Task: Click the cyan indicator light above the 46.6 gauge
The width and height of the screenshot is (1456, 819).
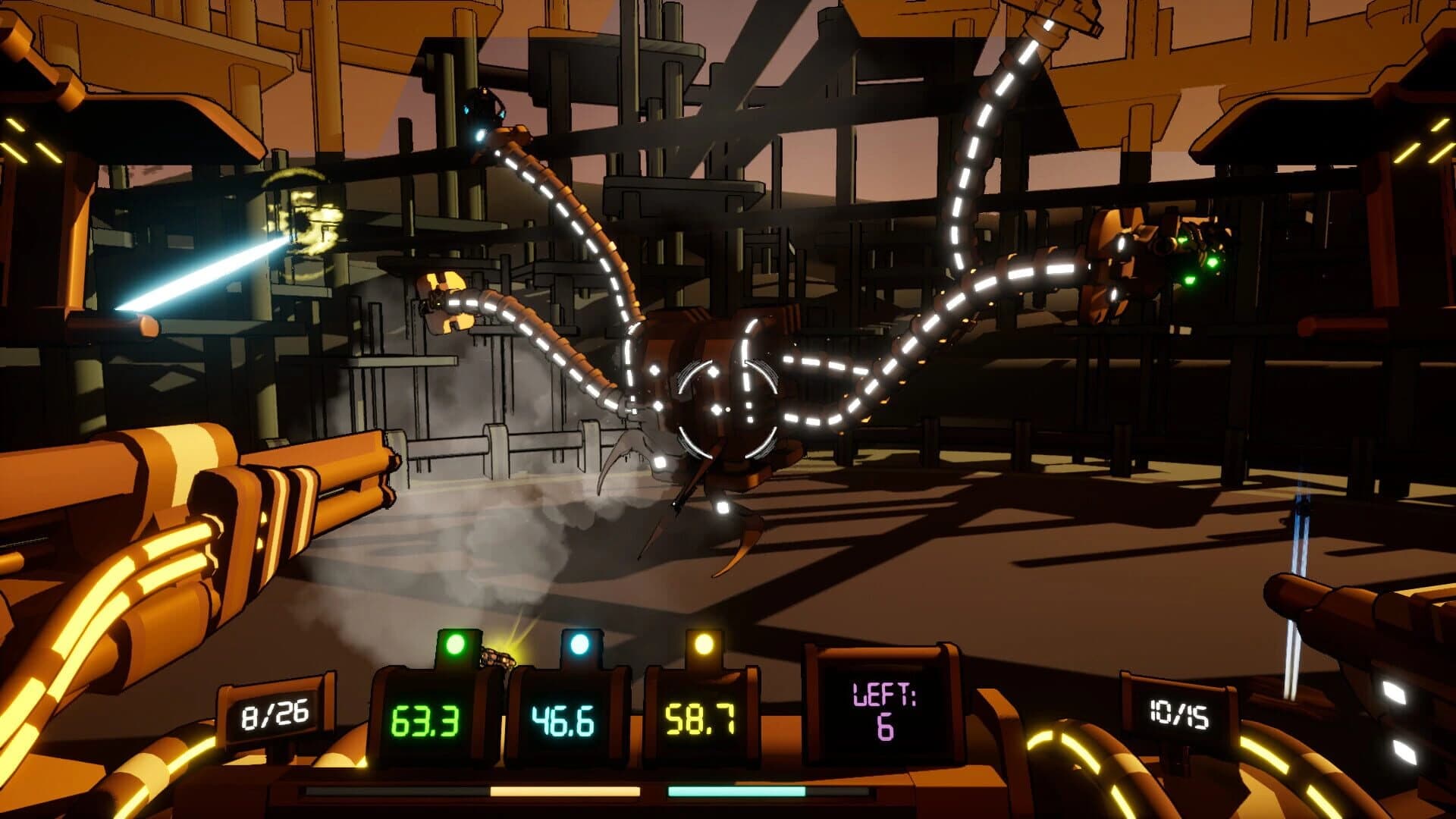Action: (x=580, y=644)
